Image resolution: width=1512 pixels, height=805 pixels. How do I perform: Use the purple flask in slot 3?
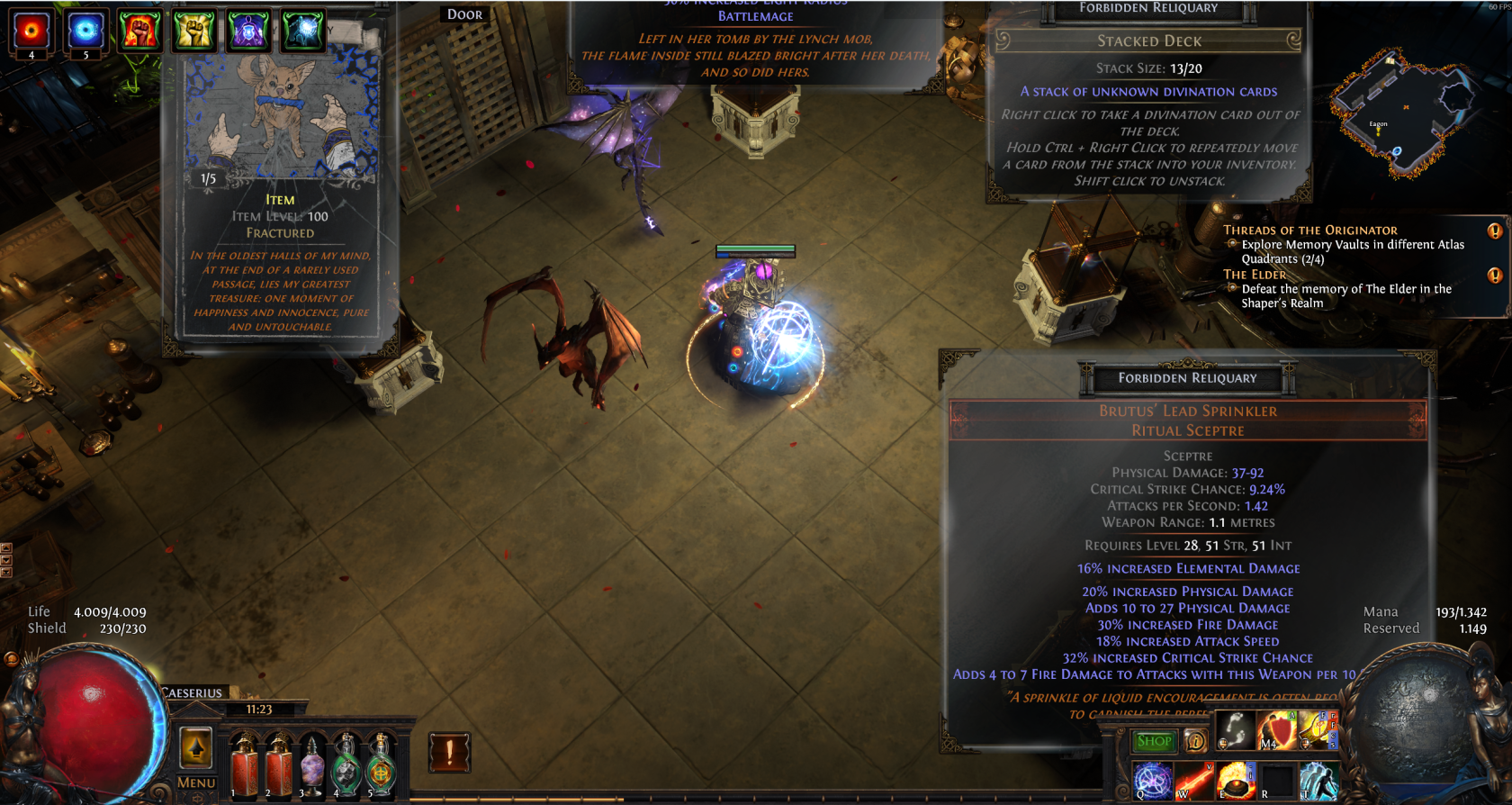click(312, 764)
